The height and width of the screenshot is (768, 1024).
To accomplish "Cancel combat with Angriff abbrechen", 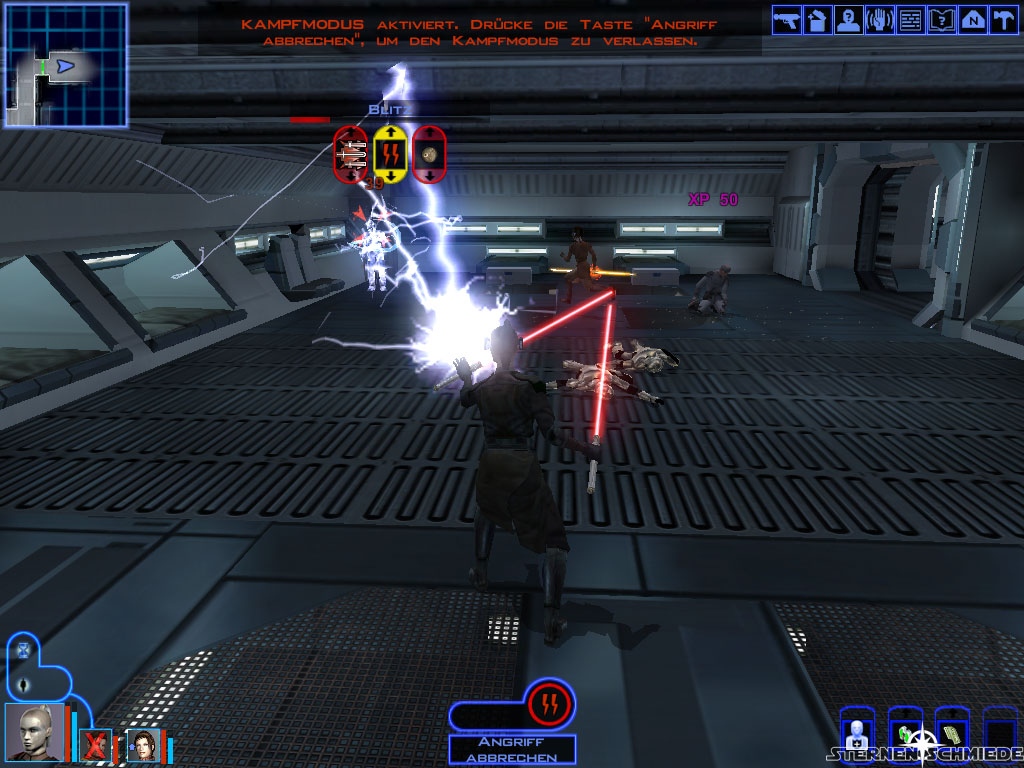I will point(512,749).
